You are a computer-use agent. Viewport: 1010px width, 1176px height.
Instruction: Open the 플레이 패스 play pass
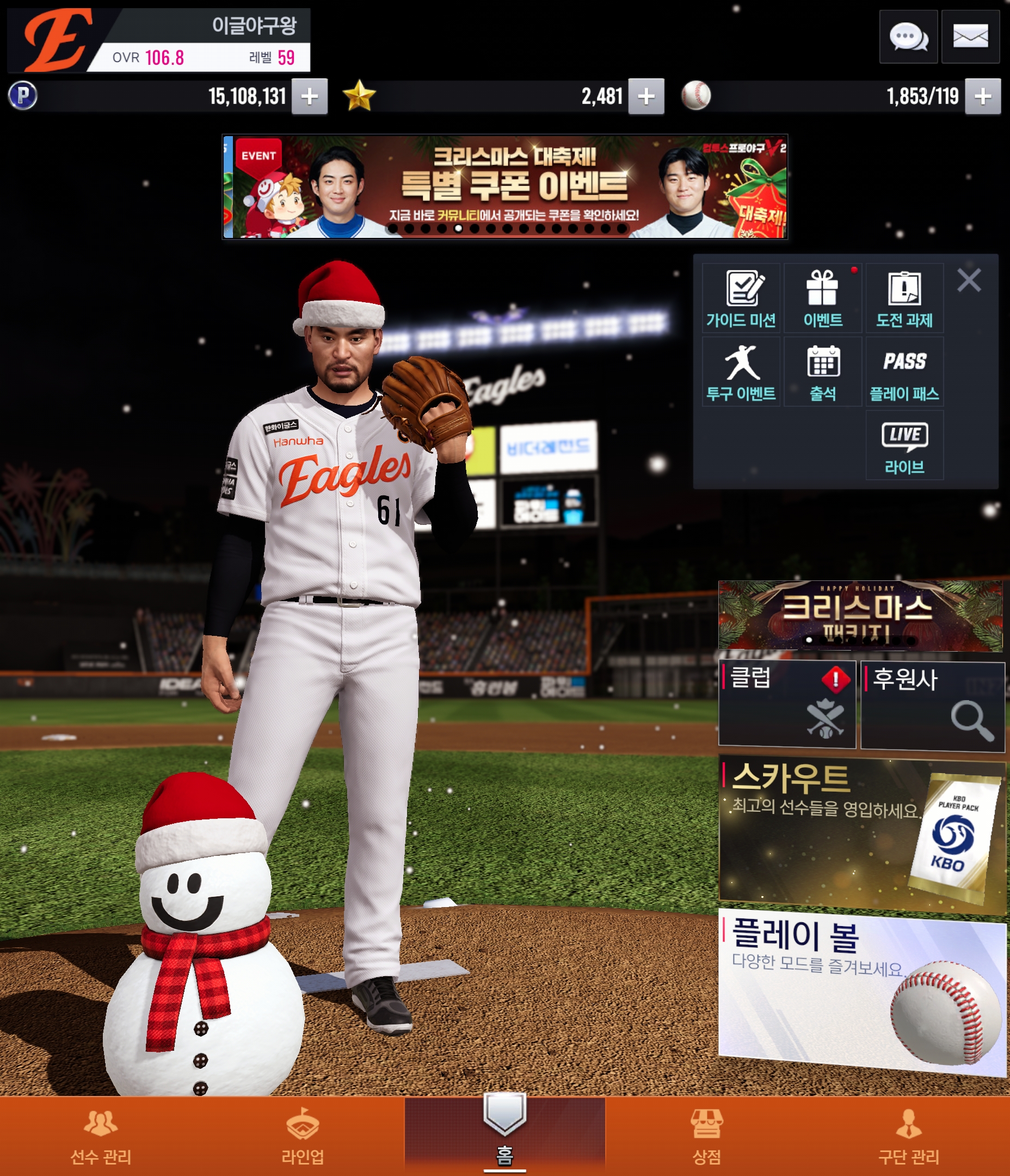(904, 372)
